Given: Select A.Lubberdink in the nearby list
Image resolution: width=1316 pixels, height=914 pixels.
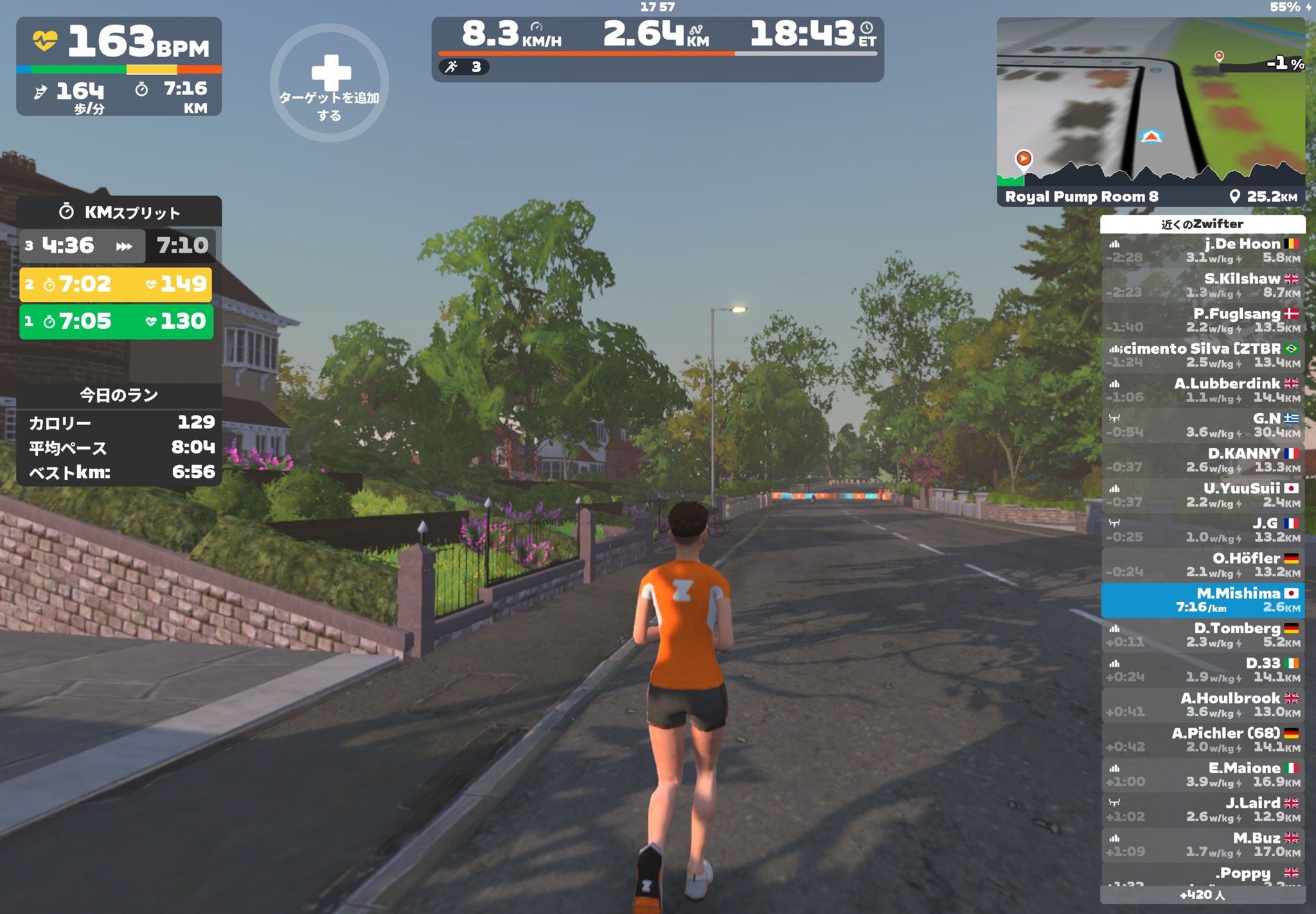Looking at the screenshot, I should (x=1202, y=390).
